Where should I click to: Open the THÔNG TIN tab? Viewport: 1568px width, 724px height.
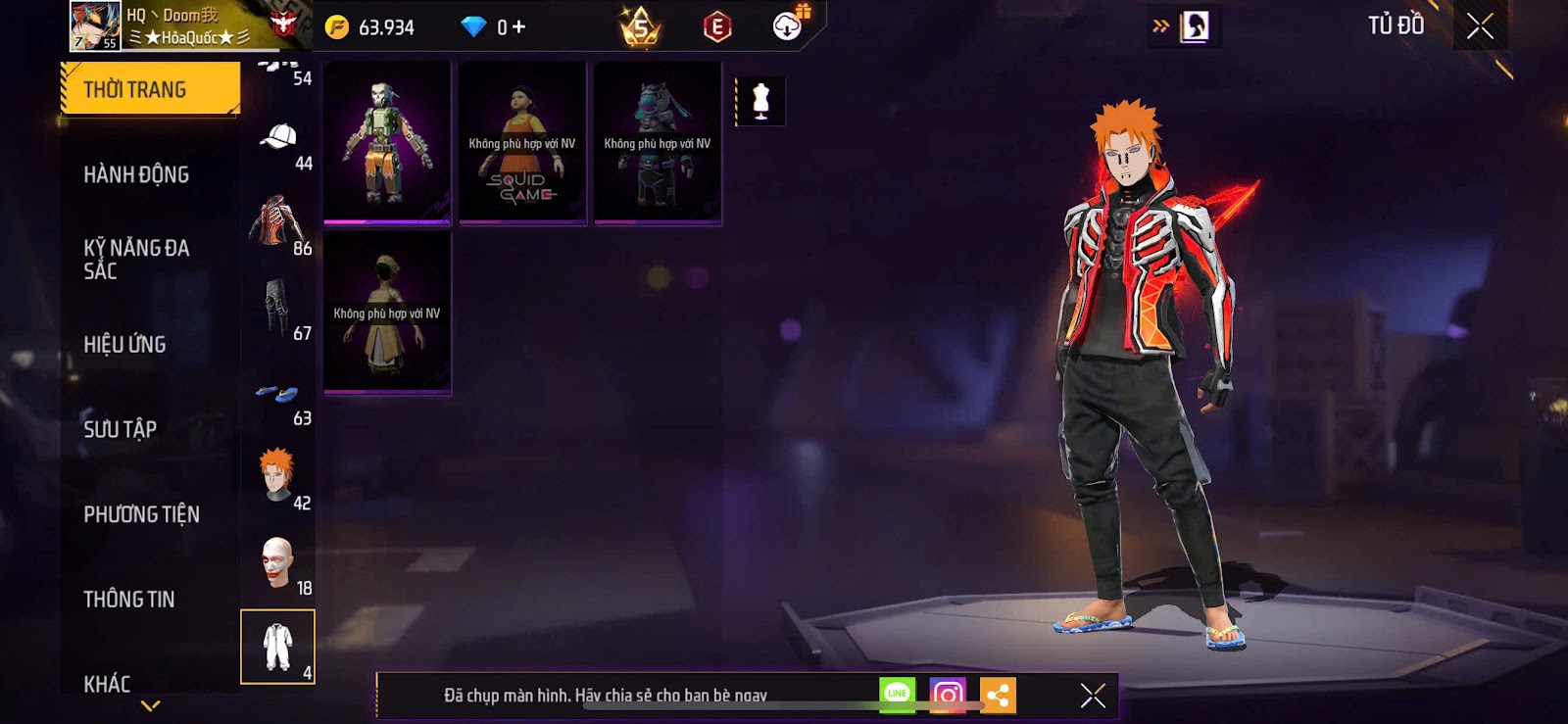pos(128,599)
